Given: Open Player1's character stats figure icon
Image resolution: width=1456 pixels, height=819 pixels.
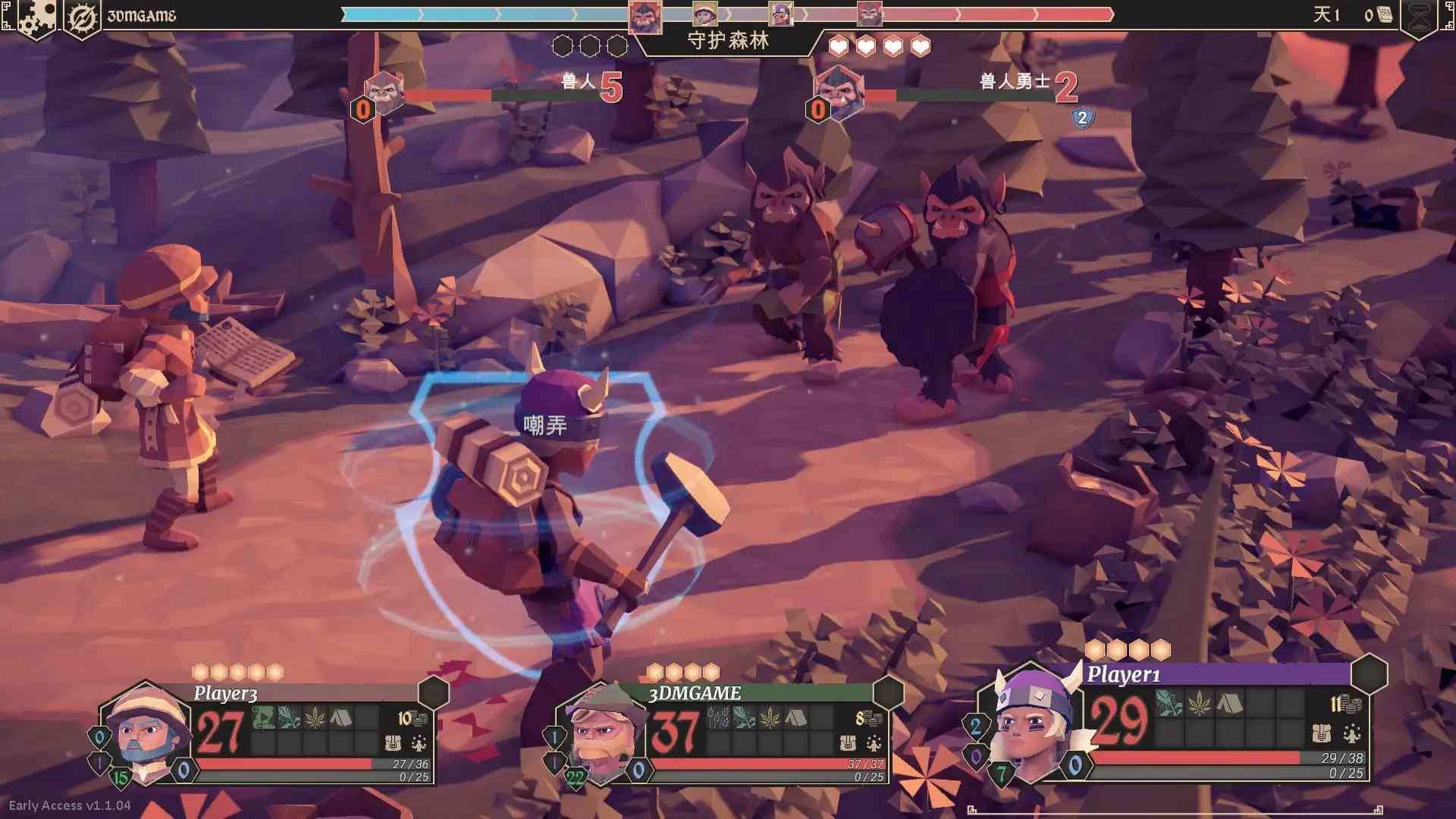Looking at the screenshot, I should (1351, 733).
